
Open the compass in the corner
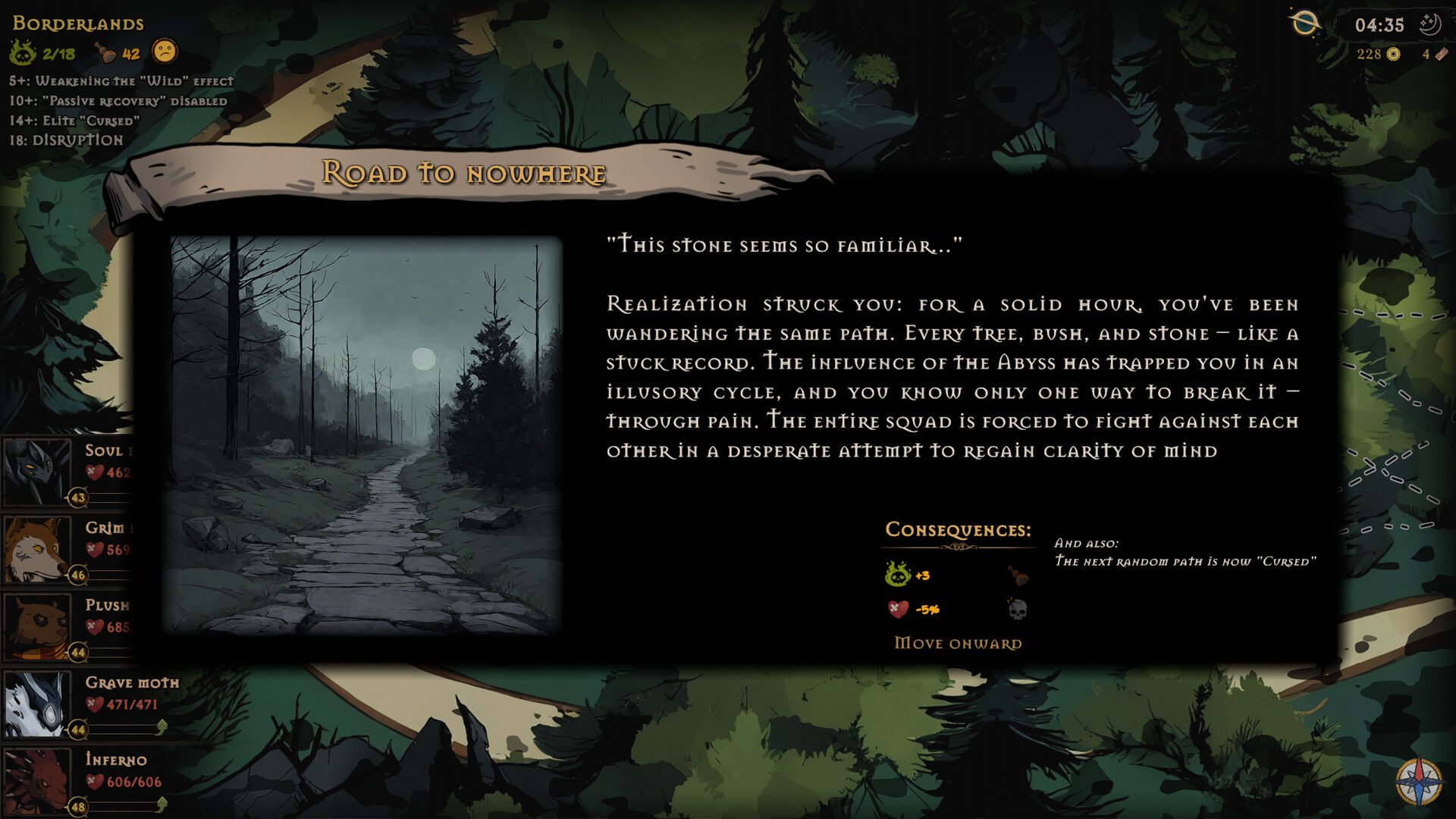1419,781
